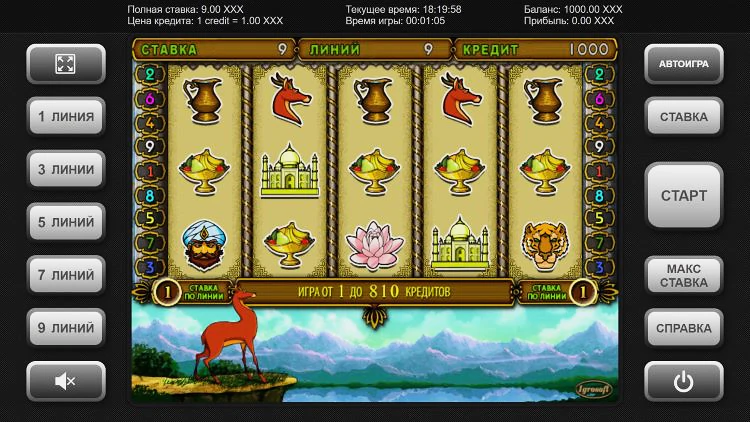The width and height of the screenshot is (750, 422).
Task: Exit the game with the power button
Action: (x=683, y=380)
